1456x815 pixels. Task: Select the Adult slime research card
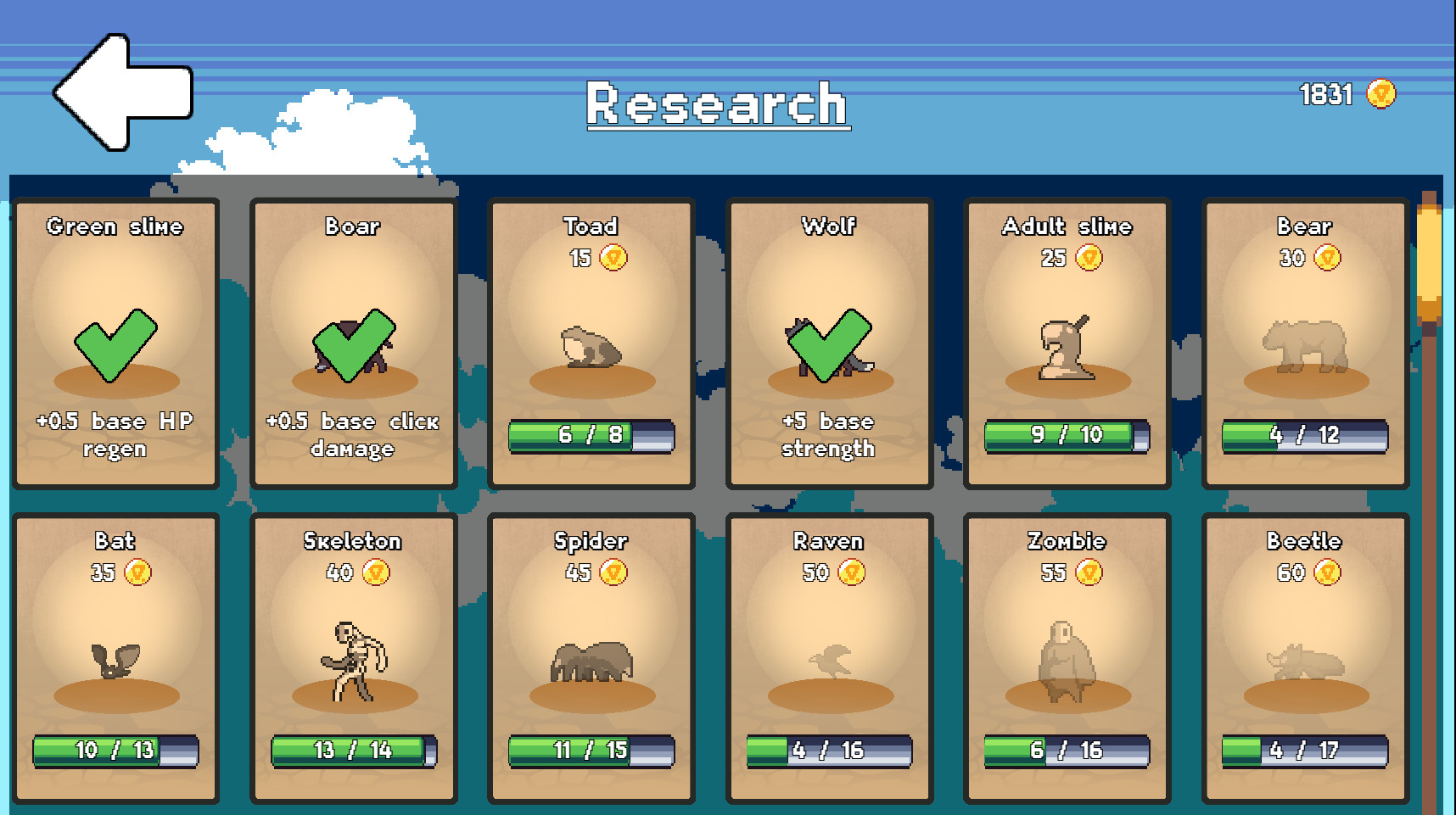1066,339
